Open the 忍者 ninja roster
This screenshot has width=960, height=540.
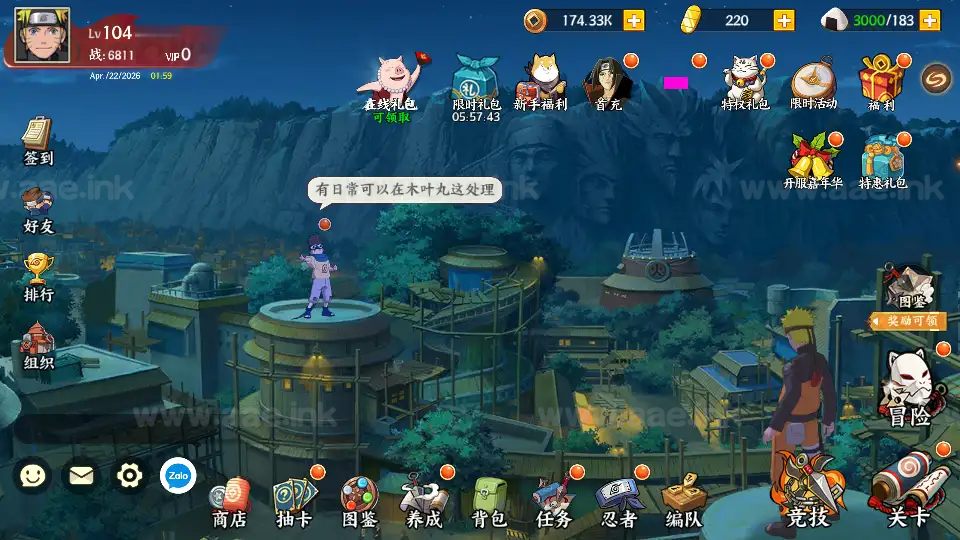617,501
